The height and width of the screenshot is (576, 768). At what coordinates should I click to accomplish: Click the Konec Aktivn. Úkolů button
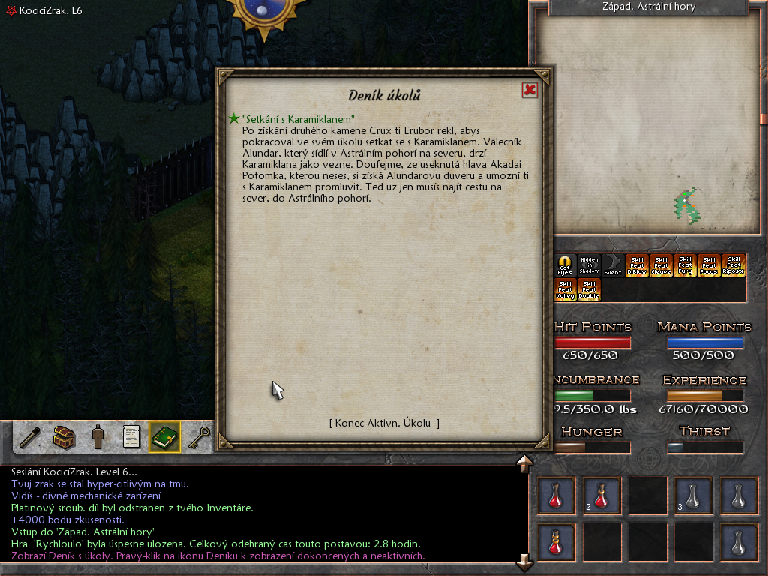[384, 423]
